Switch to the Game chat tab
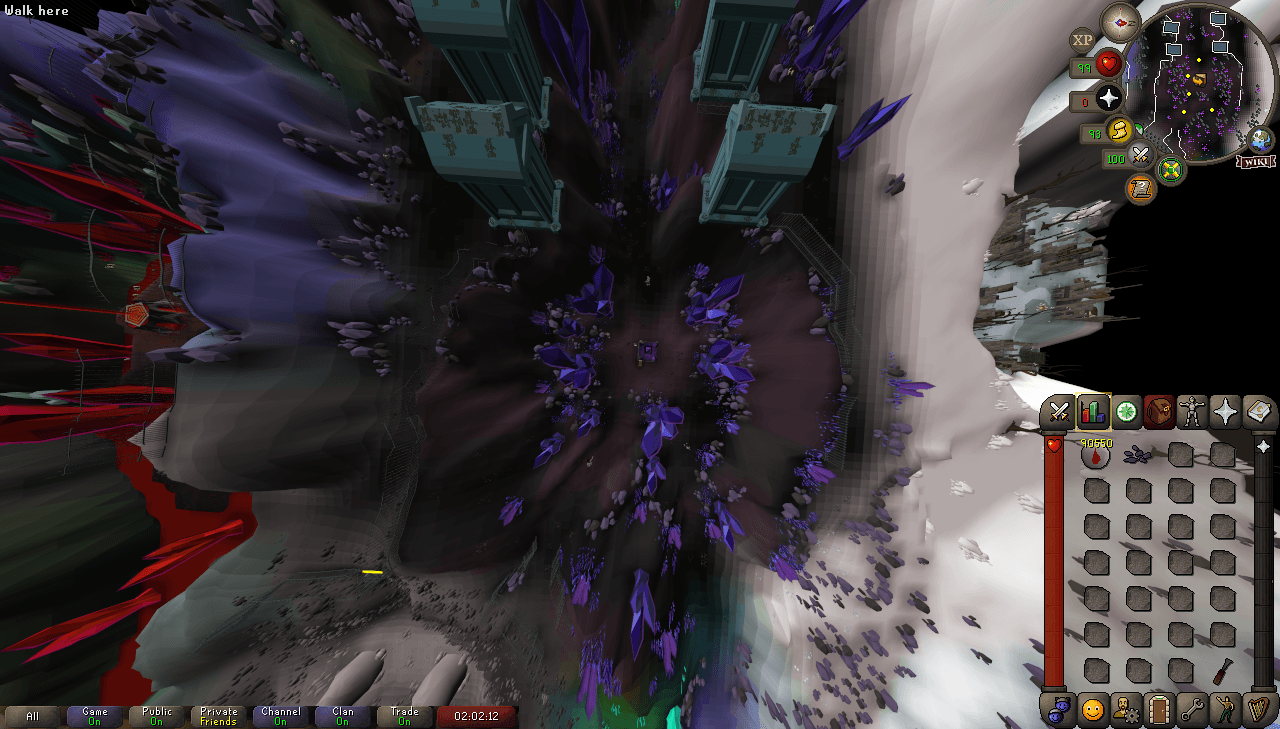Image resolution: width=1280 pixels, height=729 pixels. [x=95, y=716]
